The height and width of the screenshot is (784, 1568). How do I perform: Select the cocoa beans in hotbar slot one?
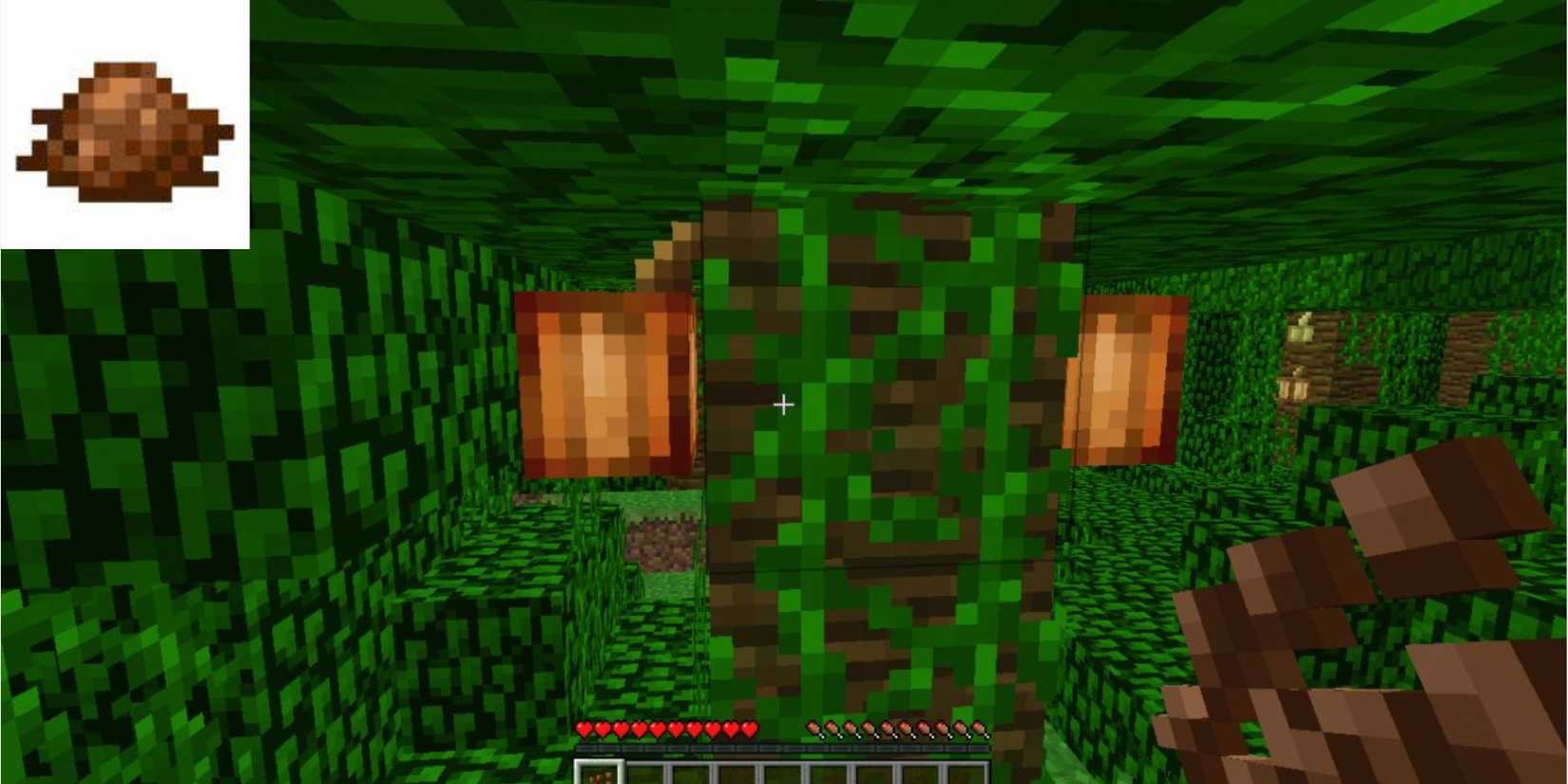[x=597, y=773]
